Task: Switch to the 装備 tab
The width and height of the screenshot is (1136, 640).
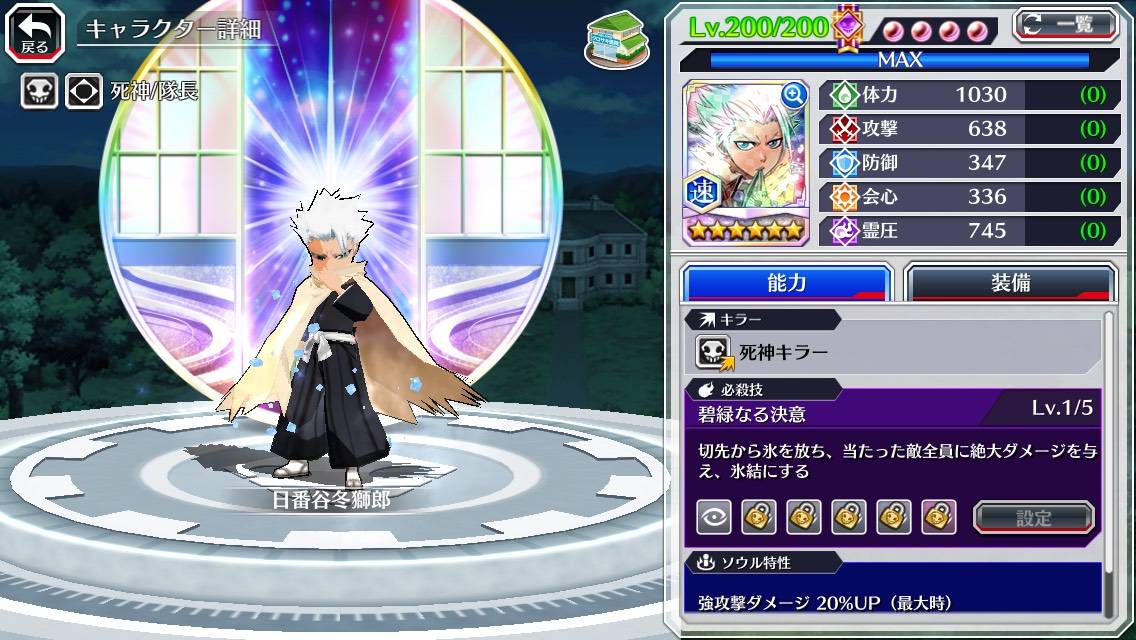Action: point(1010,283)
